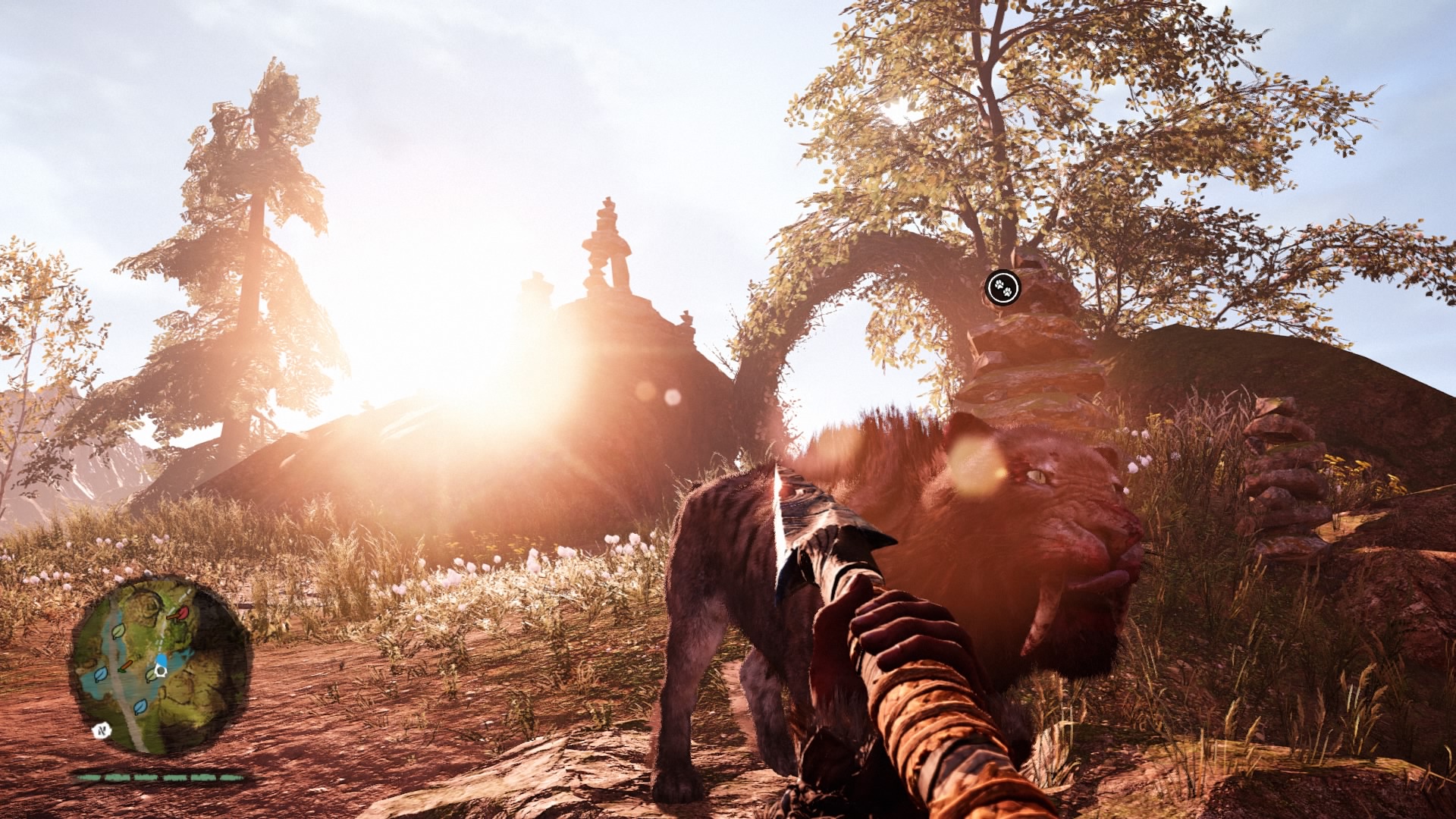
Task: Select the red hunt marker on the minimap
Action: [x=182, y=613]
